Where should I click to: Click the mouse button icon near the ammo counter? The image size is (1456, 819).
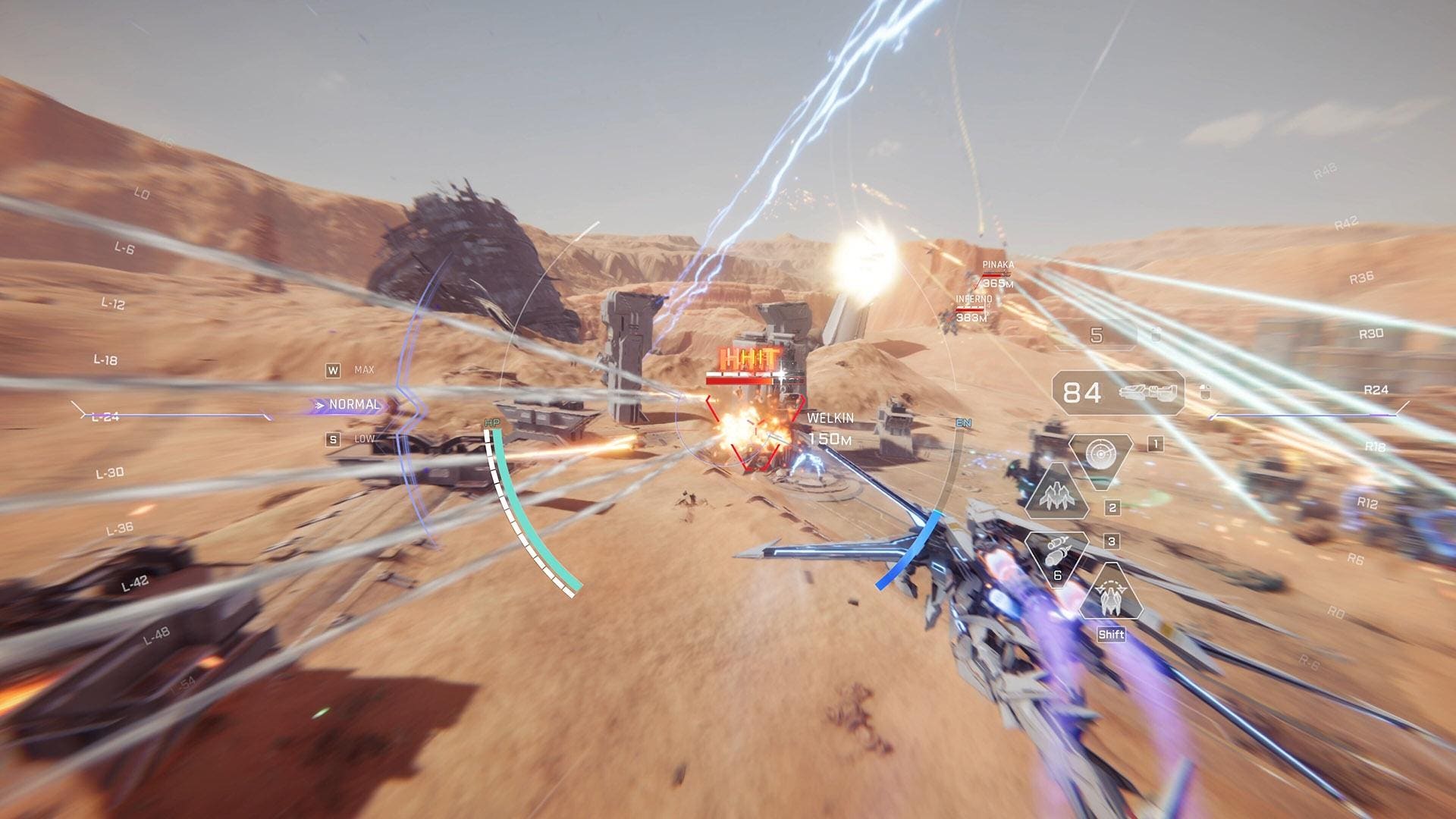[x=1205, y=391]
